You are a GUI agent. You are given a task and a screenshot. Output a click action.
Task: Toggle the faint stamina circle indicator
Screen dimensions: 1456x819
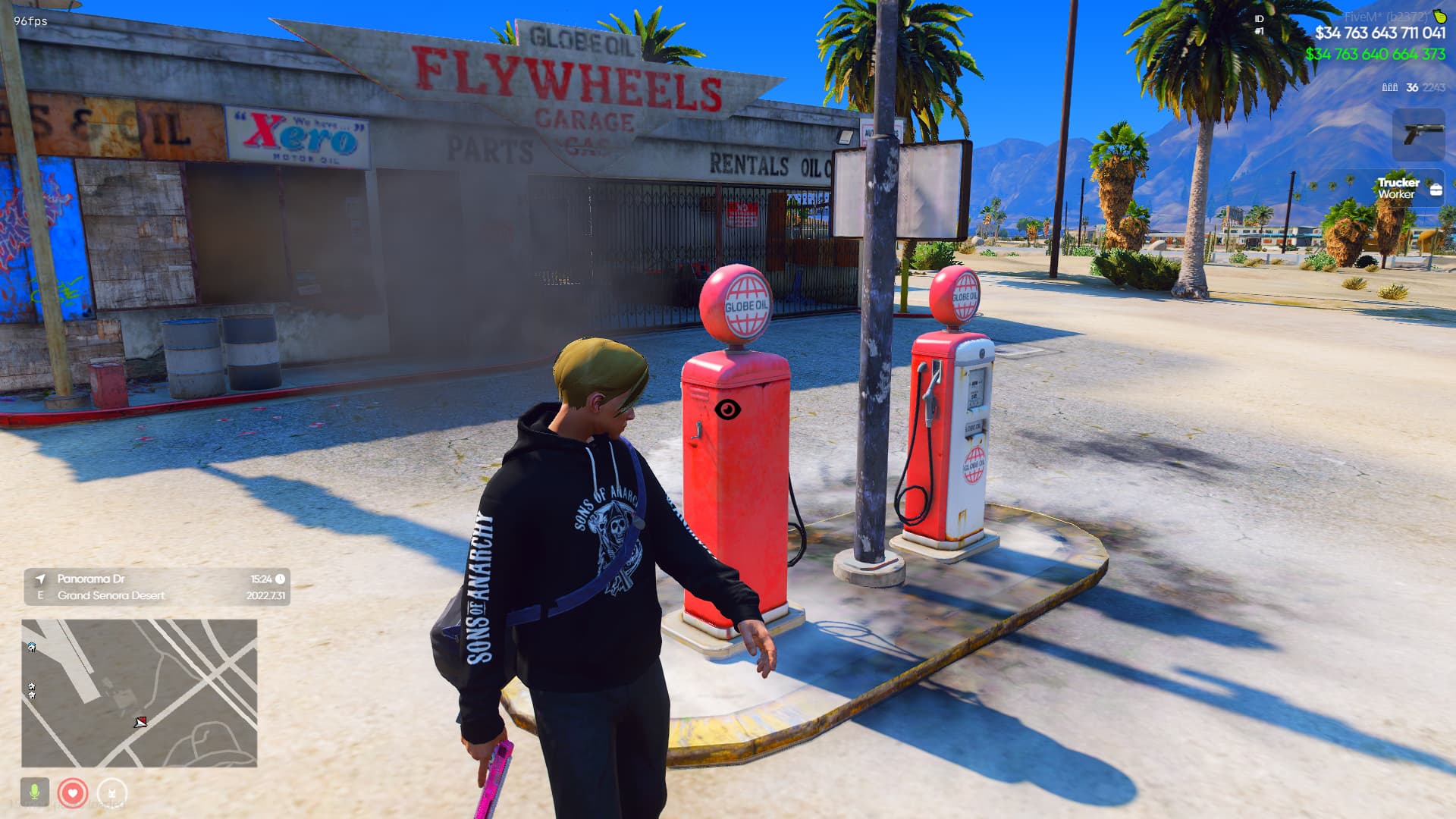[x=112, y=792]
